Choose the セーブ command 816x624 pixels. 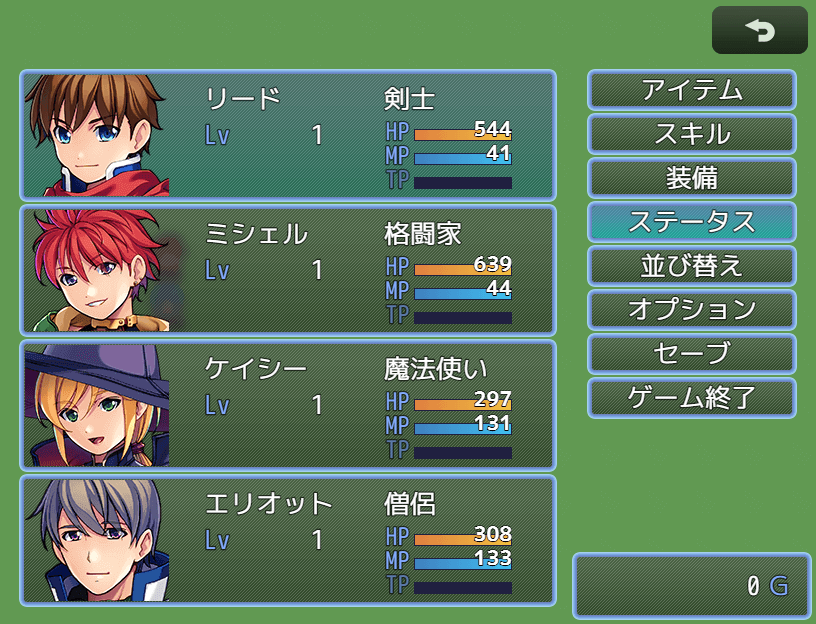(x=691, y=354)
